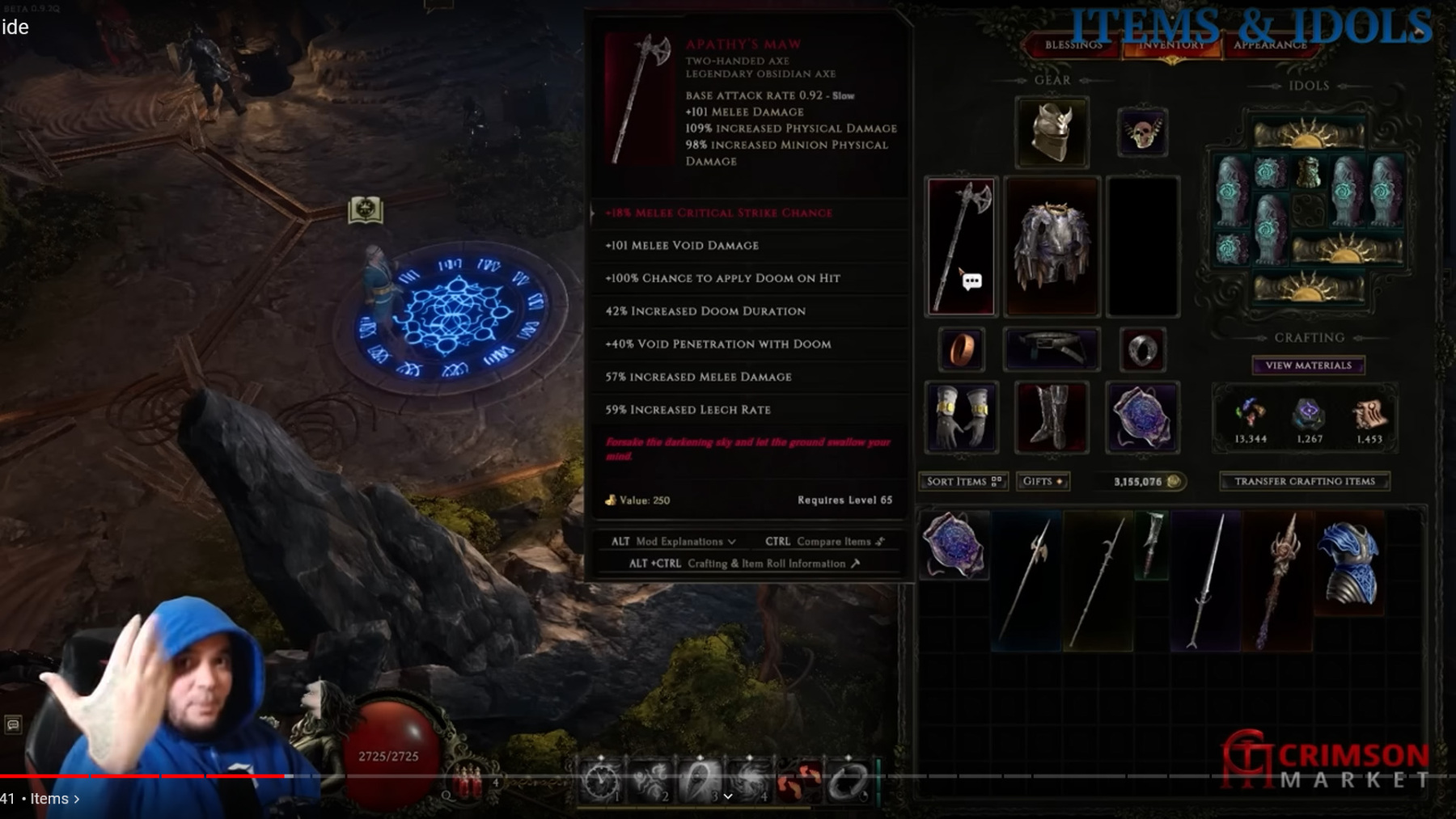The width and height of the screenshot is (1456, 819).
Task: Click the equipped purple relic slot
Action: pyautogui.click(x=1141, y=417)
